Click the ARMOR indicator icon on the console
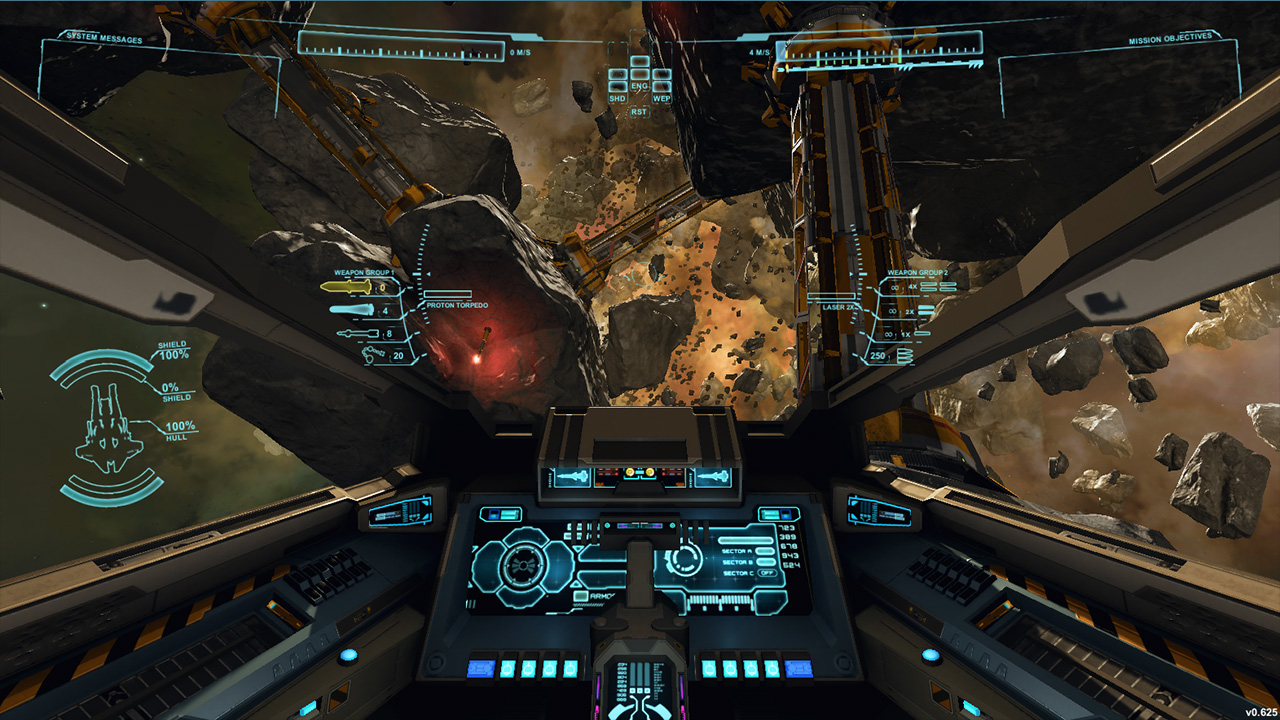The image size is (1280, 720). pyautogui.click(x=580, y=596)
